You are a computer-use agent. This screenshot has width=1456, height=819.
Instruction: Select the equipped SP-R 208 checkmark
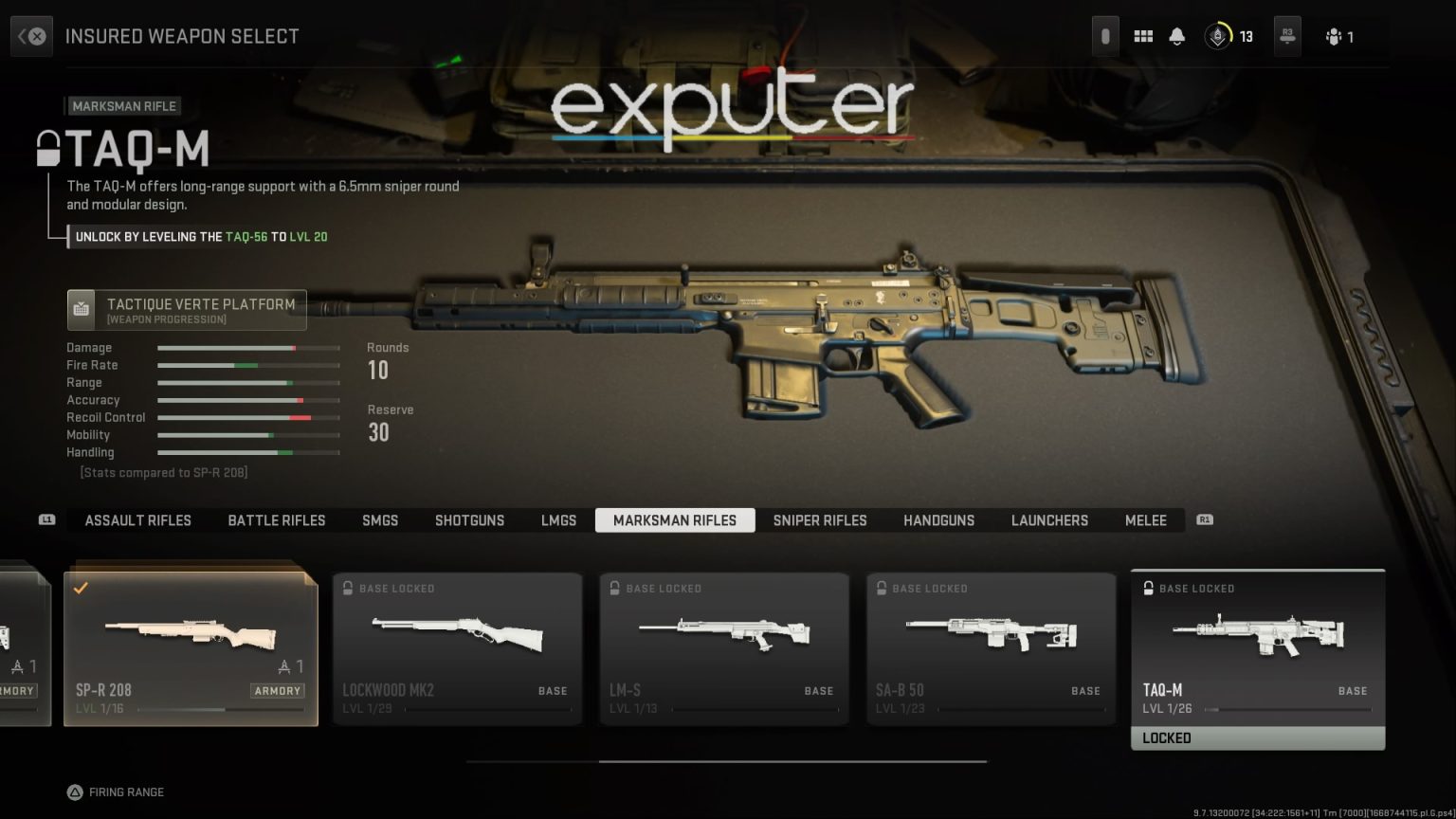(81, 588)
